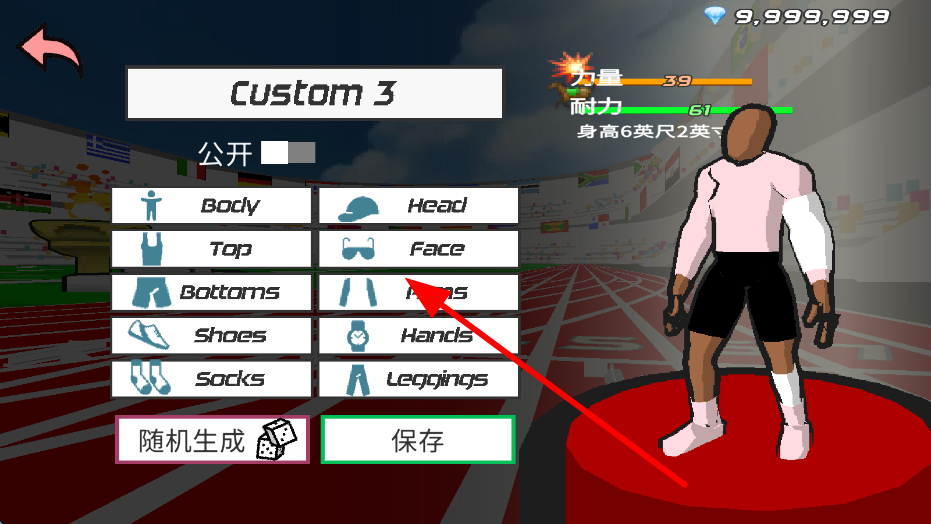Go back with the pink arrow
This screenshot has width=931, height=524.
click(x=52, y=50)
